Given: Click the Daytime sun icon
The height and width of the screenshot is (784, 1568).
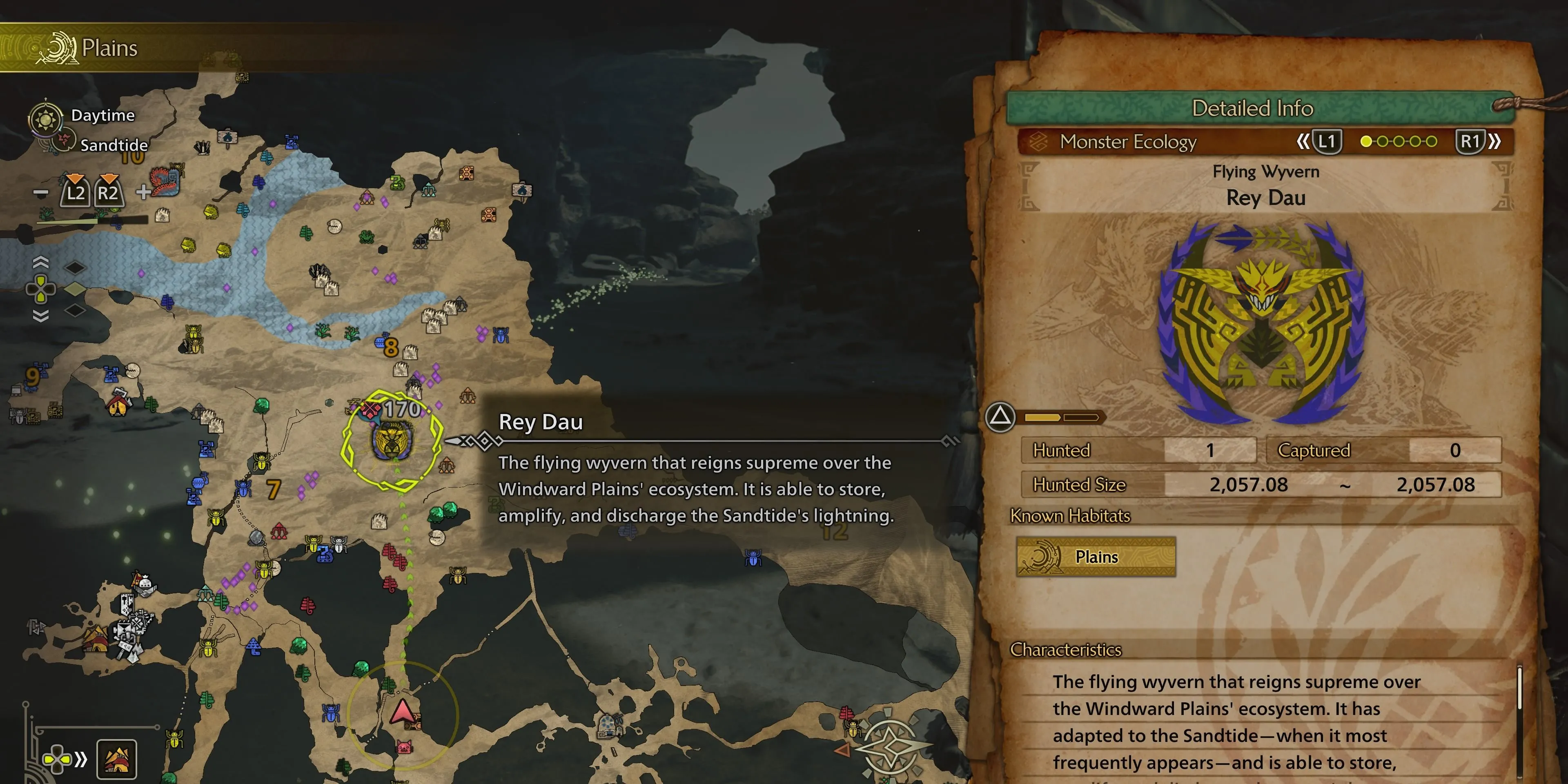Looking at the screenshot, I should tap(46, 118).
